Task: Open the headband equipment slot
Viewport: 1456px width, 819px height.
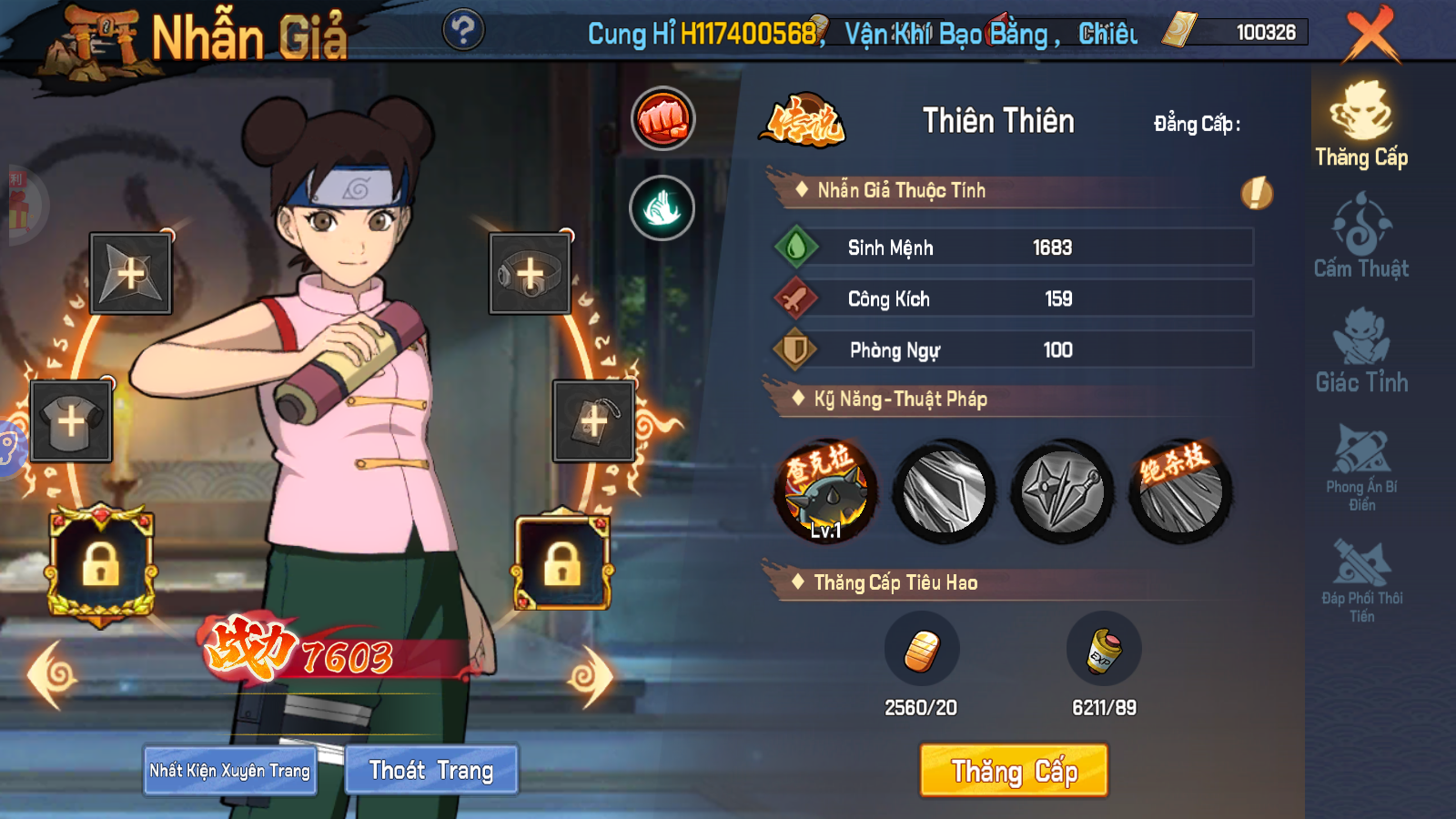Action: 528,273
